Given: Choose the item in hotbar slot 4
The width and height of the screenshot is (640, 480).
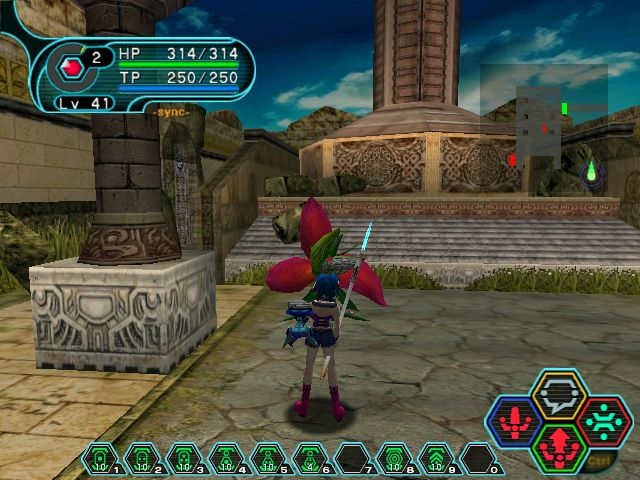Looking at the screenshot, I should pos(226,460).
